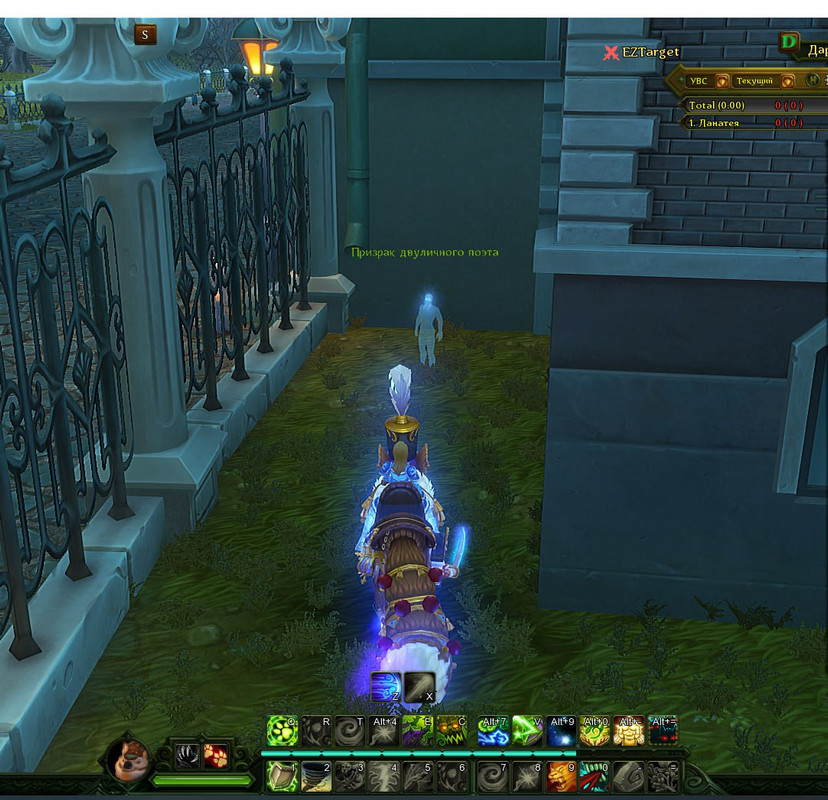Activate the blue wind swirl ability
828x800 pixels.
point(385,686)
